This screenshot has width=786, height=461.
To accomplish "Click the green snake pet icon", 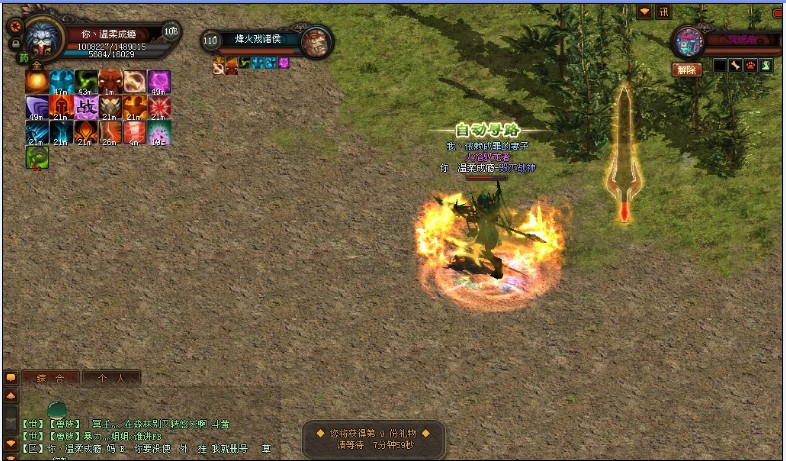I will click(766, 66).
